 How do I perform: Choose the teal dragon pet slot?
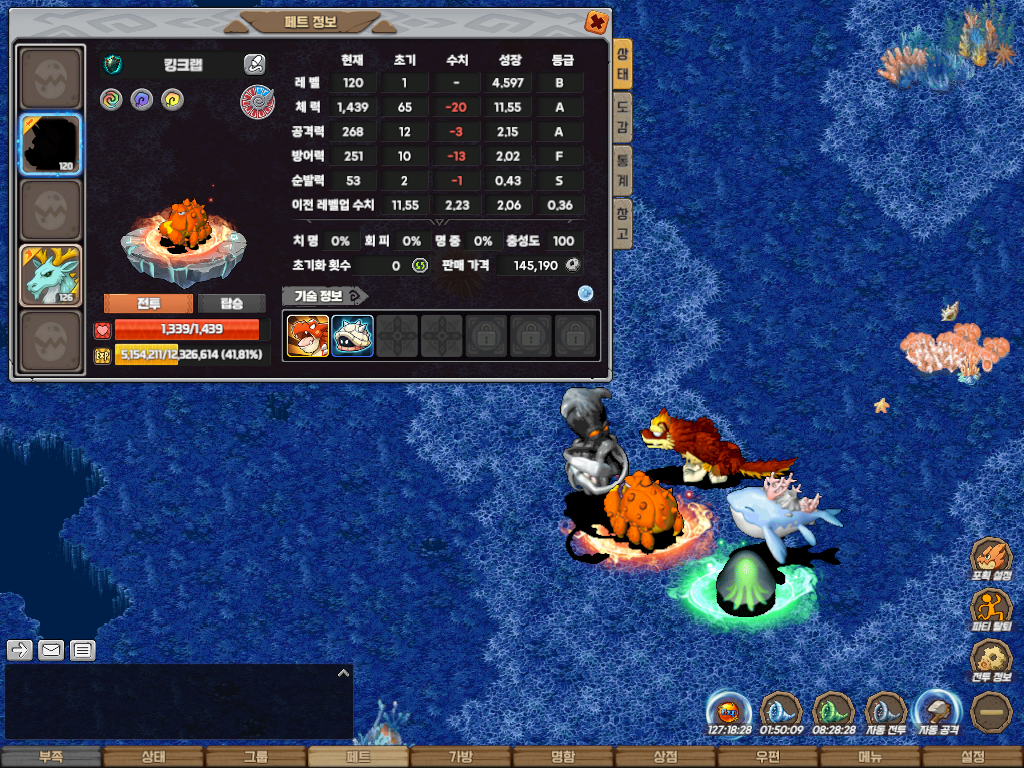point(51,275)
